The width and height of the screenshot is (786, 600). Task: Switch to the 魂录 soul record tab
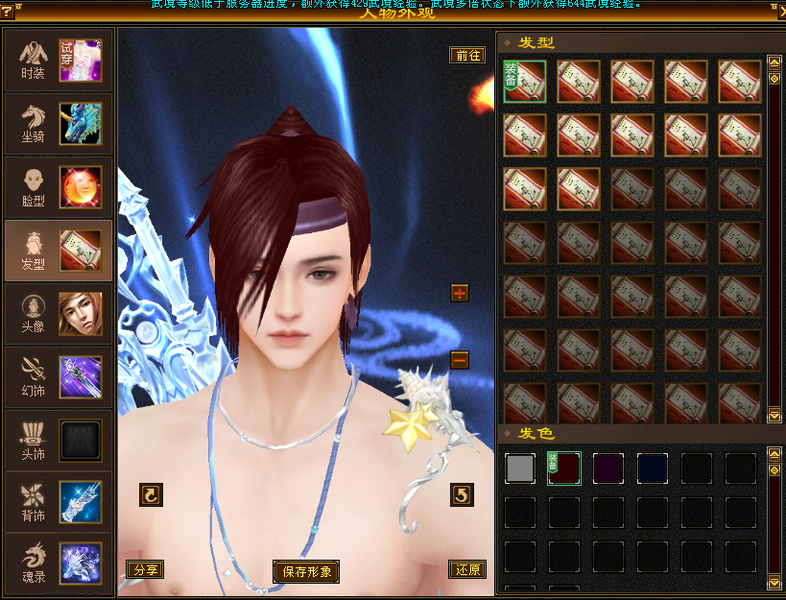pyautogui.click(x=57, y=562)
